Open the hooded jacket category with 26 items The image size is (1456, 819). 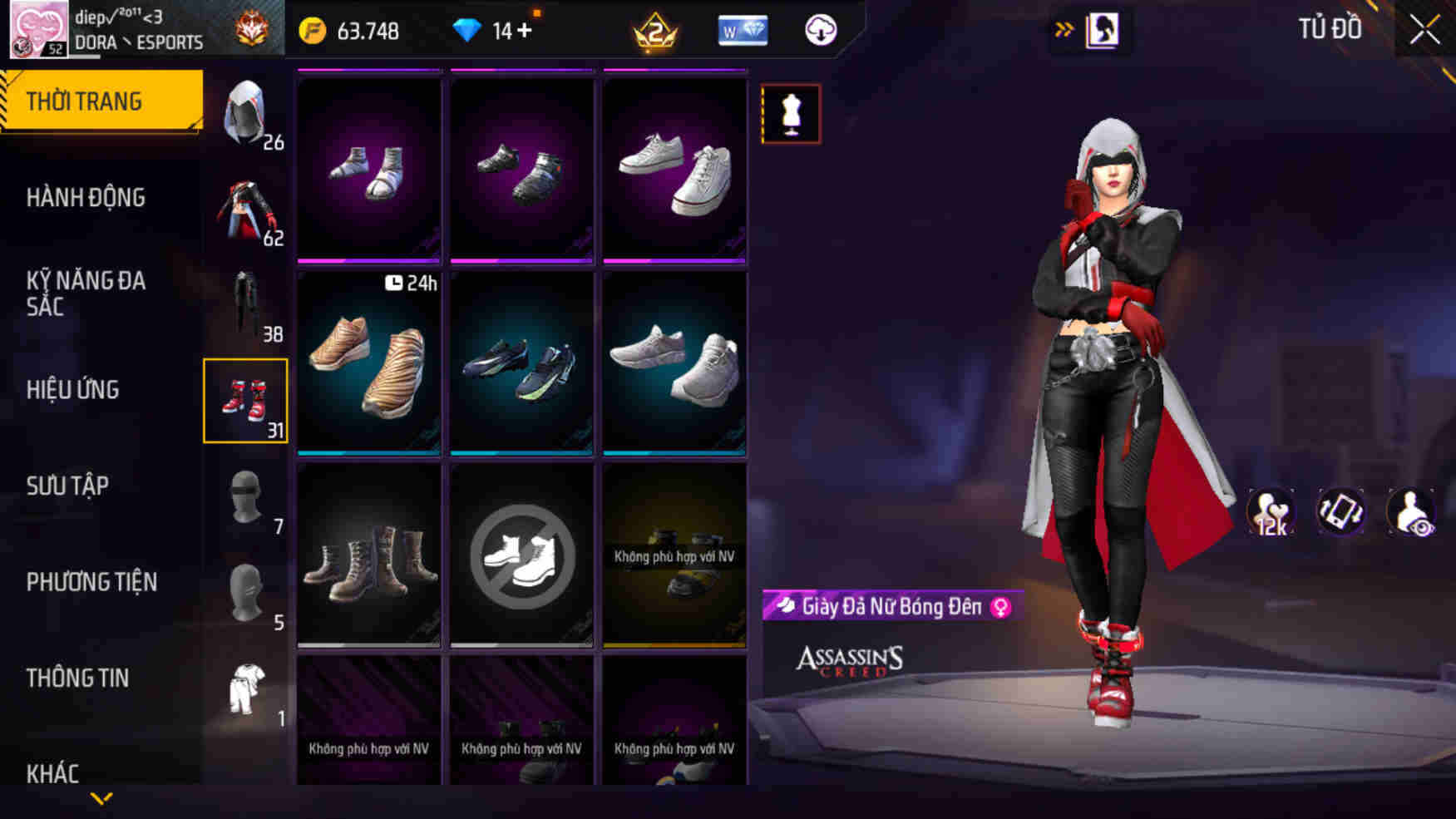(245, 114)
